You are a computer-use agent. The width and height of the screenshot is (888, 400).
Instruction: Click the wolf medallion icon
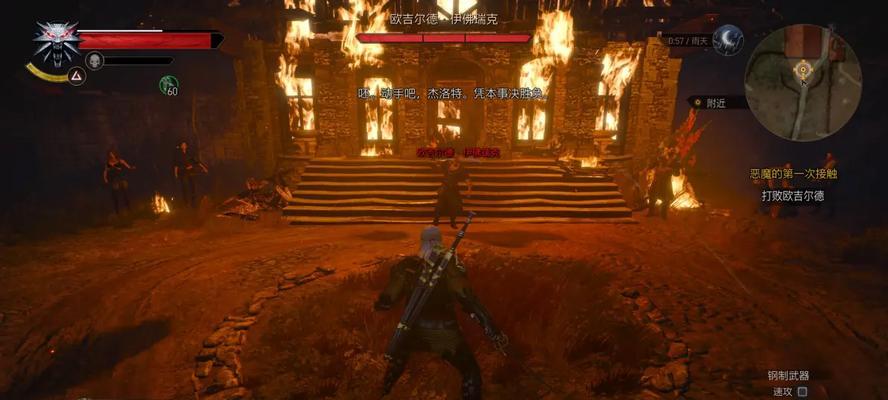(x=55, y=41)
